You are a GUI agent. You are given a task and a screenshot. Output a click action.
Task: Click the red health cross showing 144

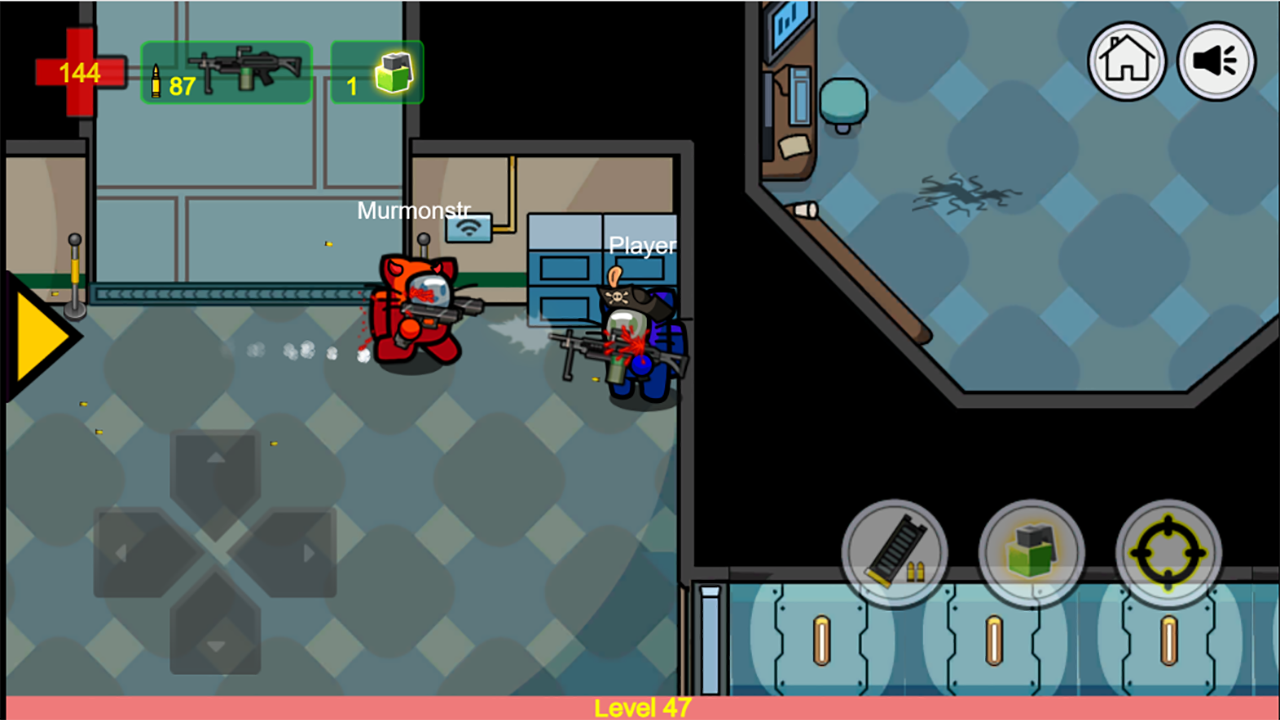point(78,72)
